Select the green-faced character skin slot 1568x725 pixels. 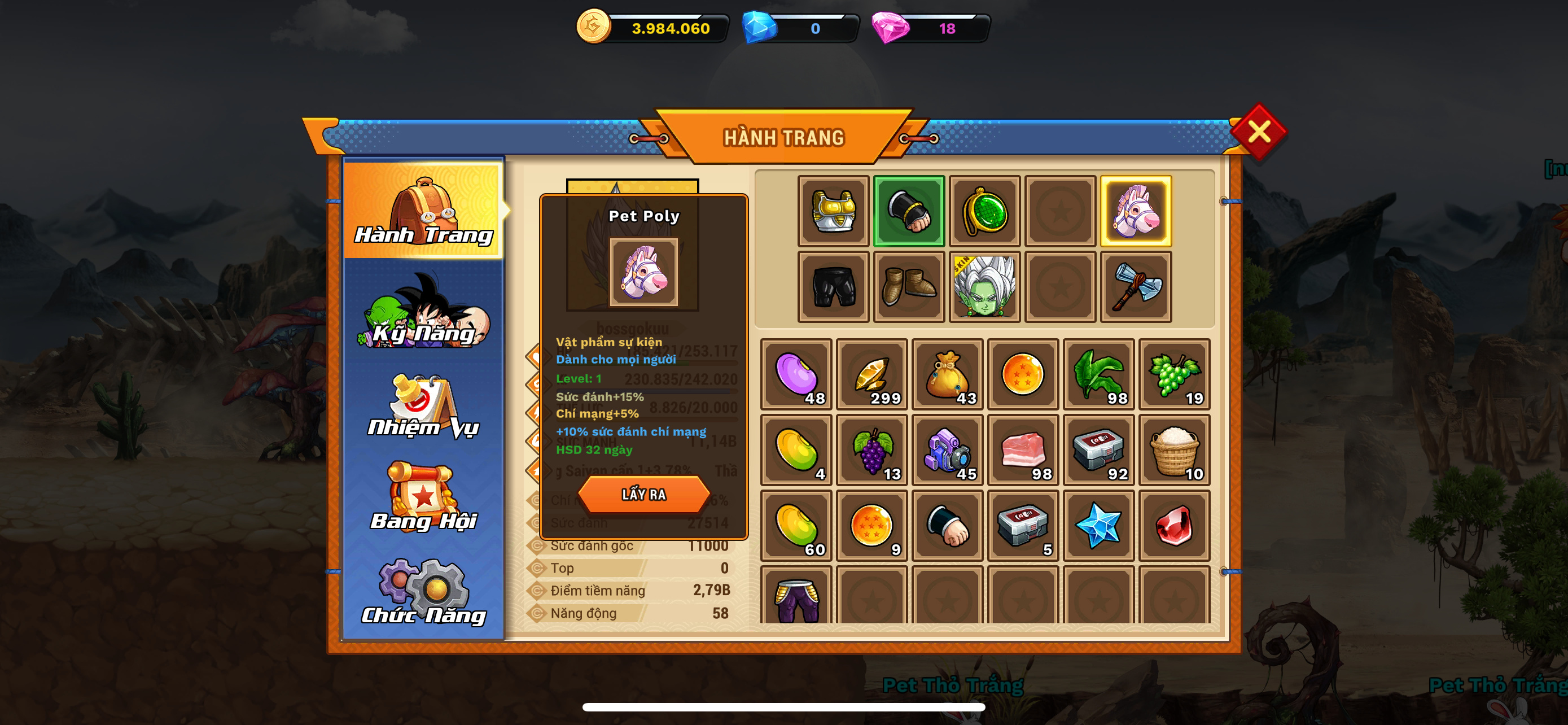[x=984, y=287]
